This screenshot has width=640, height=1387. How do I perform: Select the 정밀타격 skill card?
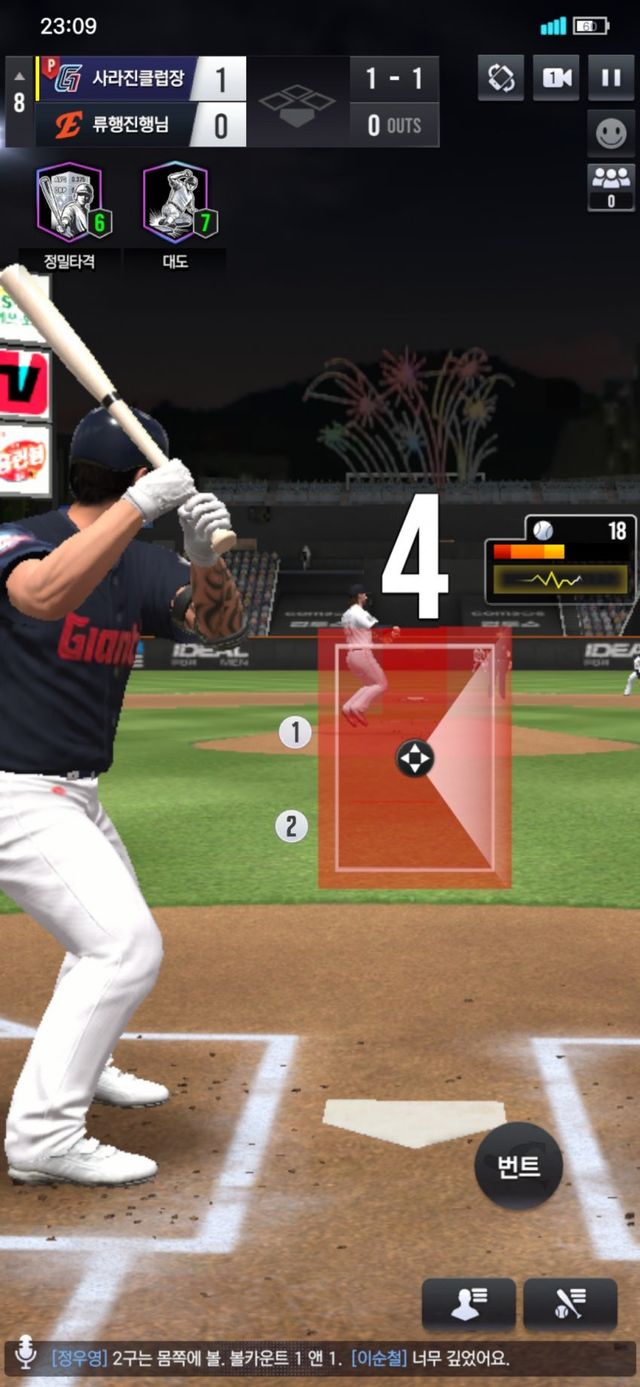coord(70,205)
